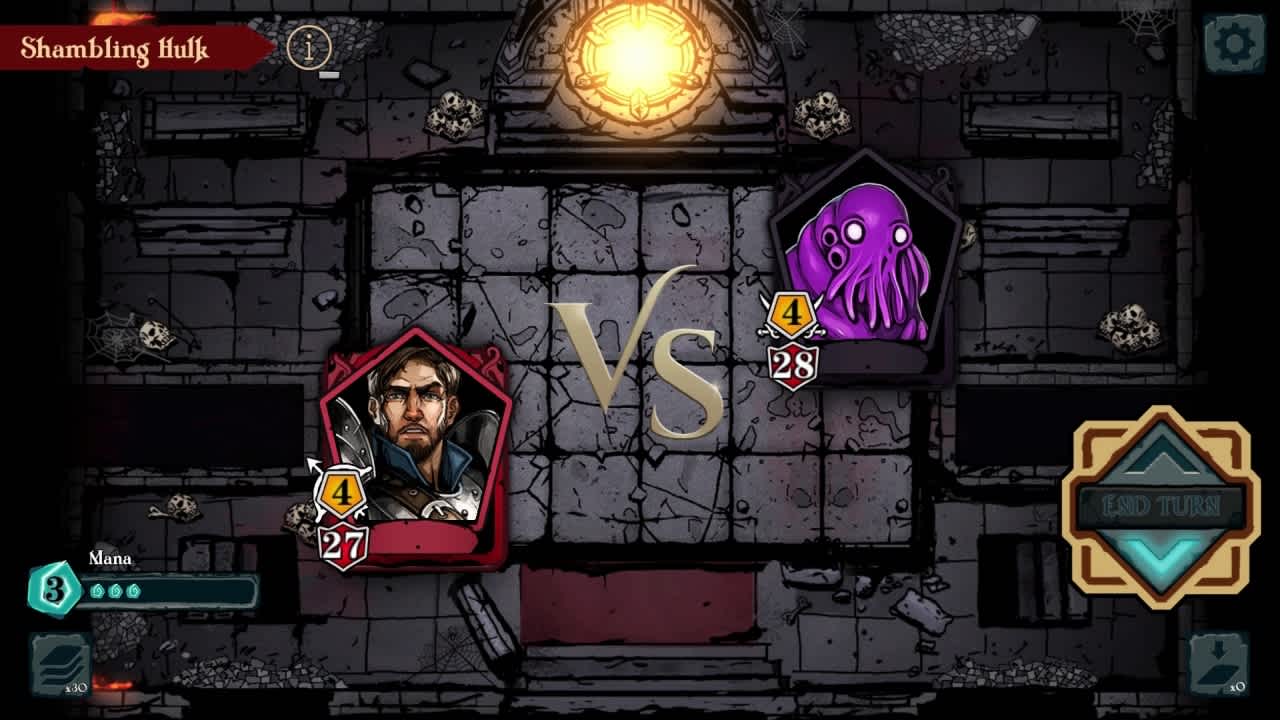This screenshot has height=720, width=1280.
Task: Click the Mana progress bar
Action: click(x=170, y=590)
